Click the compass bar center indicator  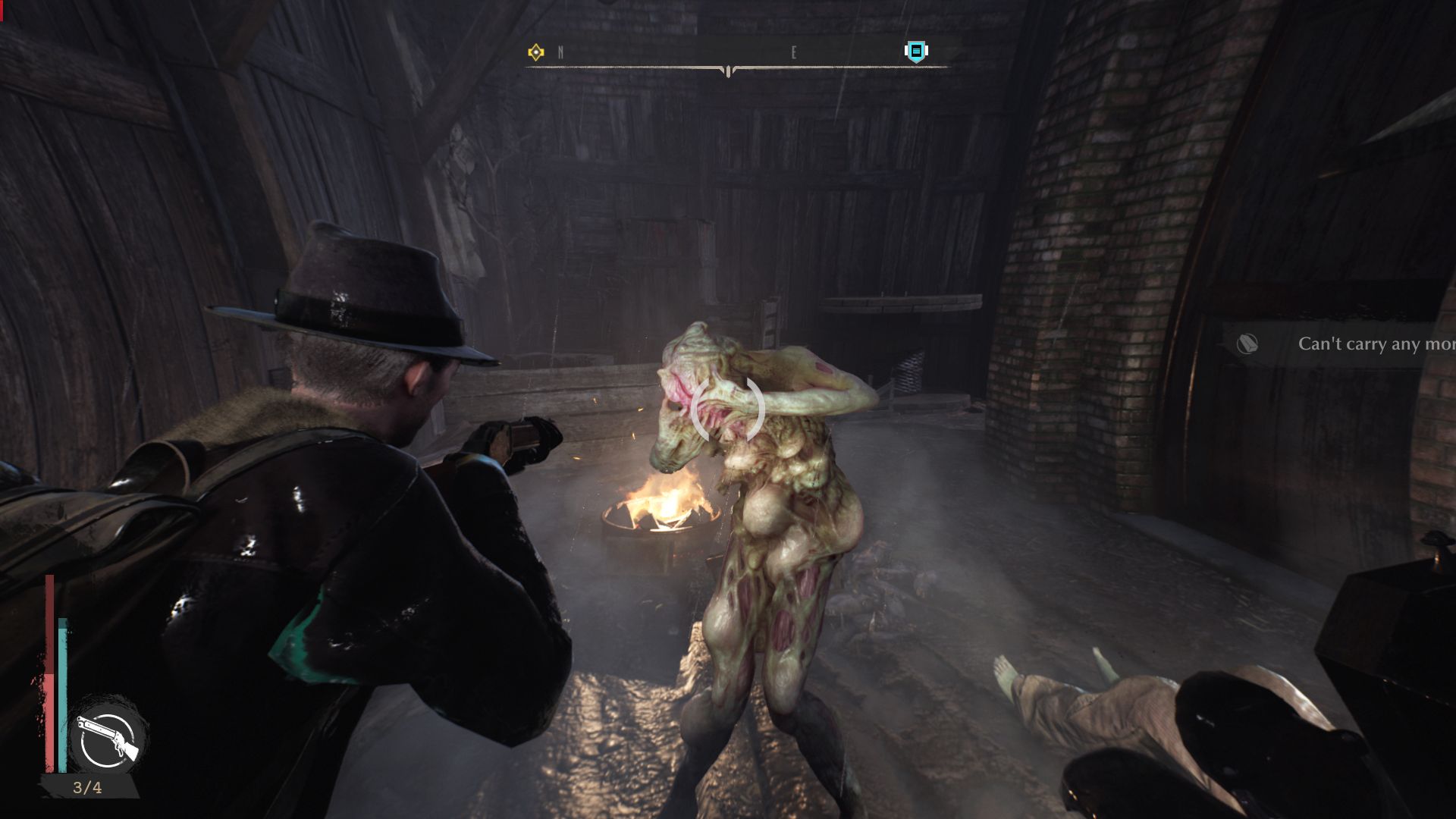(x=728, y=71)
